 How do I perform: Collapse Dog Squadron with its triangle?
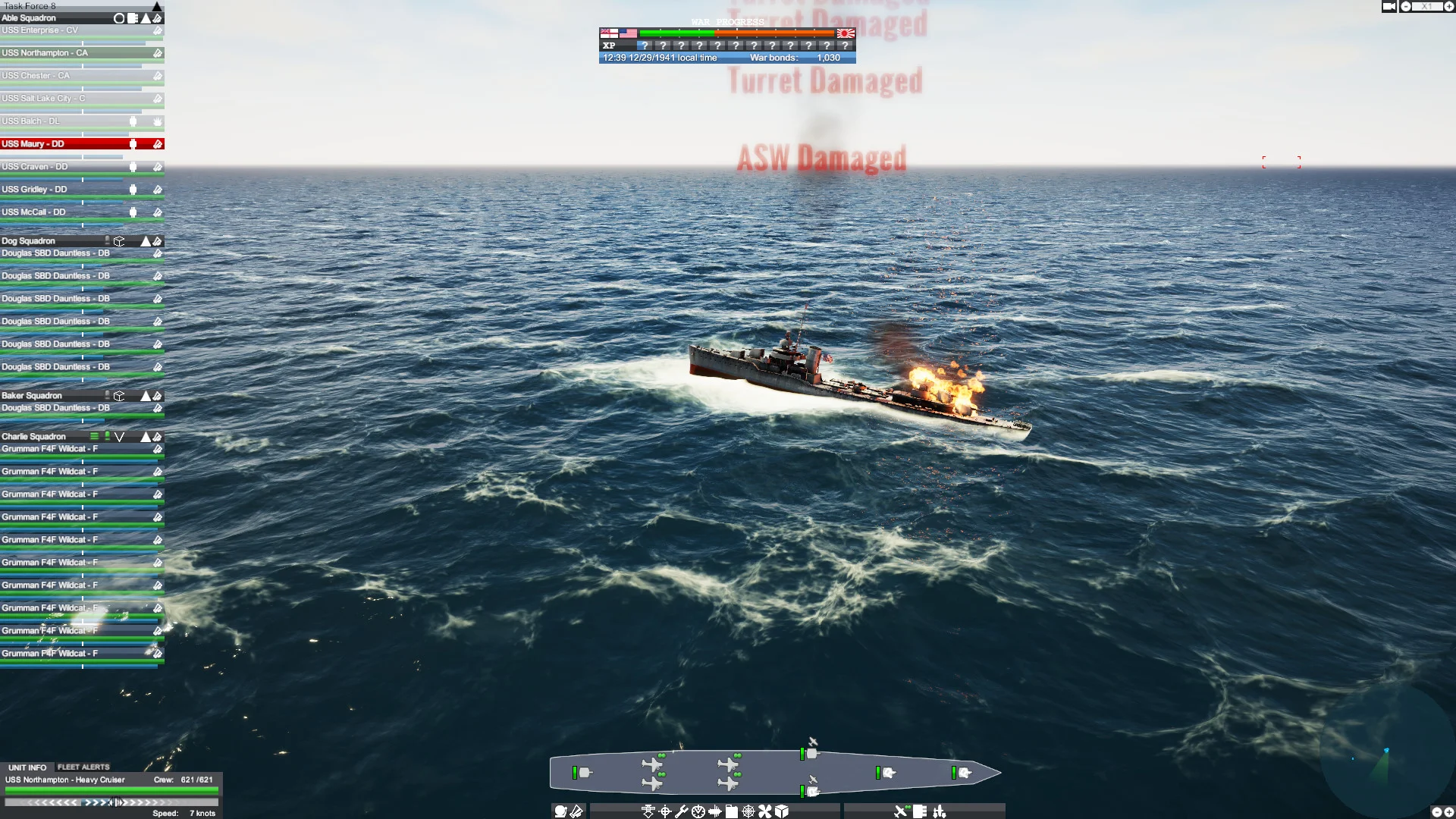pyautogui.click(x=145, y=240)
